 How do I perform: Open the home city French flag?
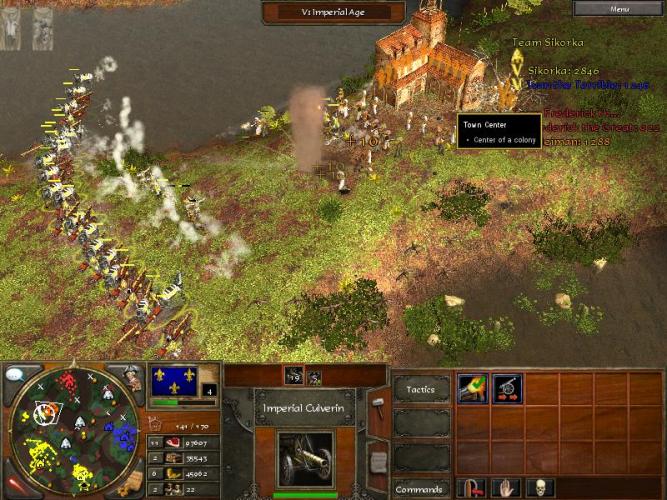click(175, 381)
